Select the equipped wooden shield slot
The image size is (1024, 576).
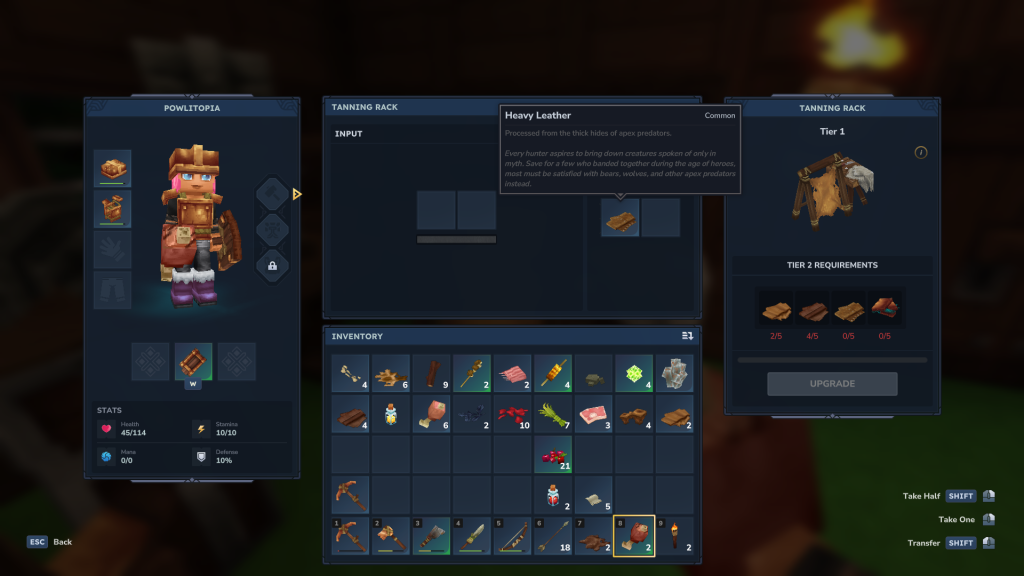pos(193,361)
